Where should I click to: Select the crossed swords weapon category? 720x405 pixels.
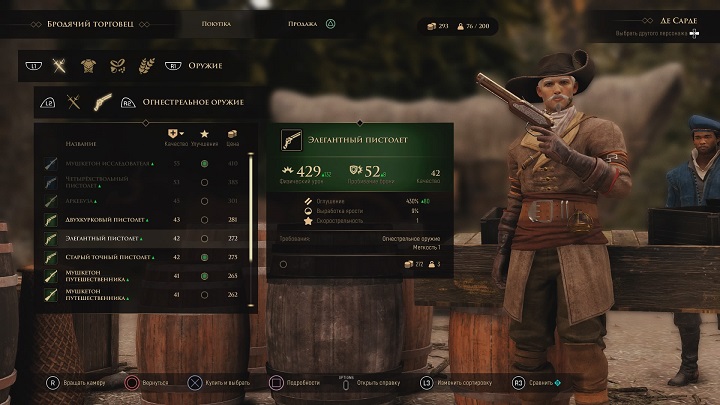pos(60,66)
